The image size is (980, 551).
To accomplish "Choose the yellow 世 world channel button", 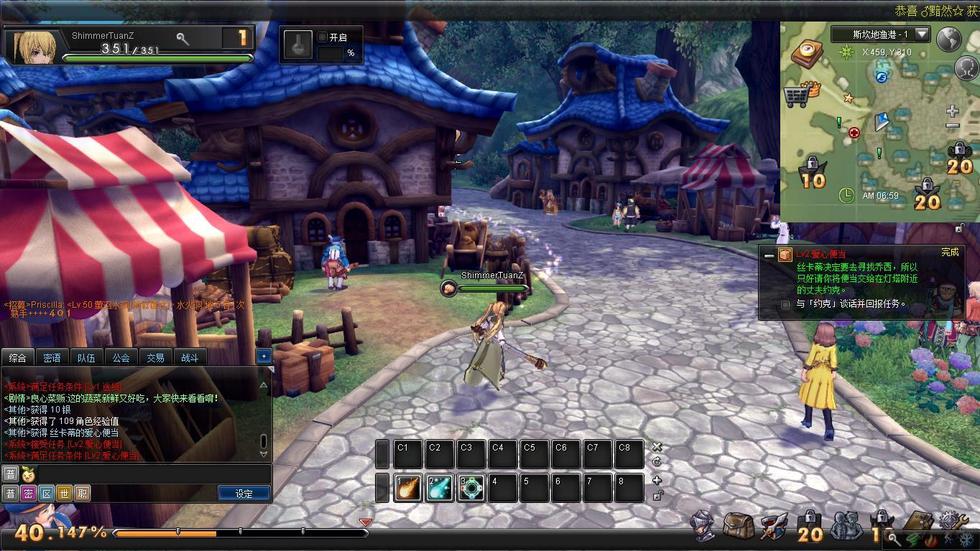I will pyautogui.click(x=64, y=493).
